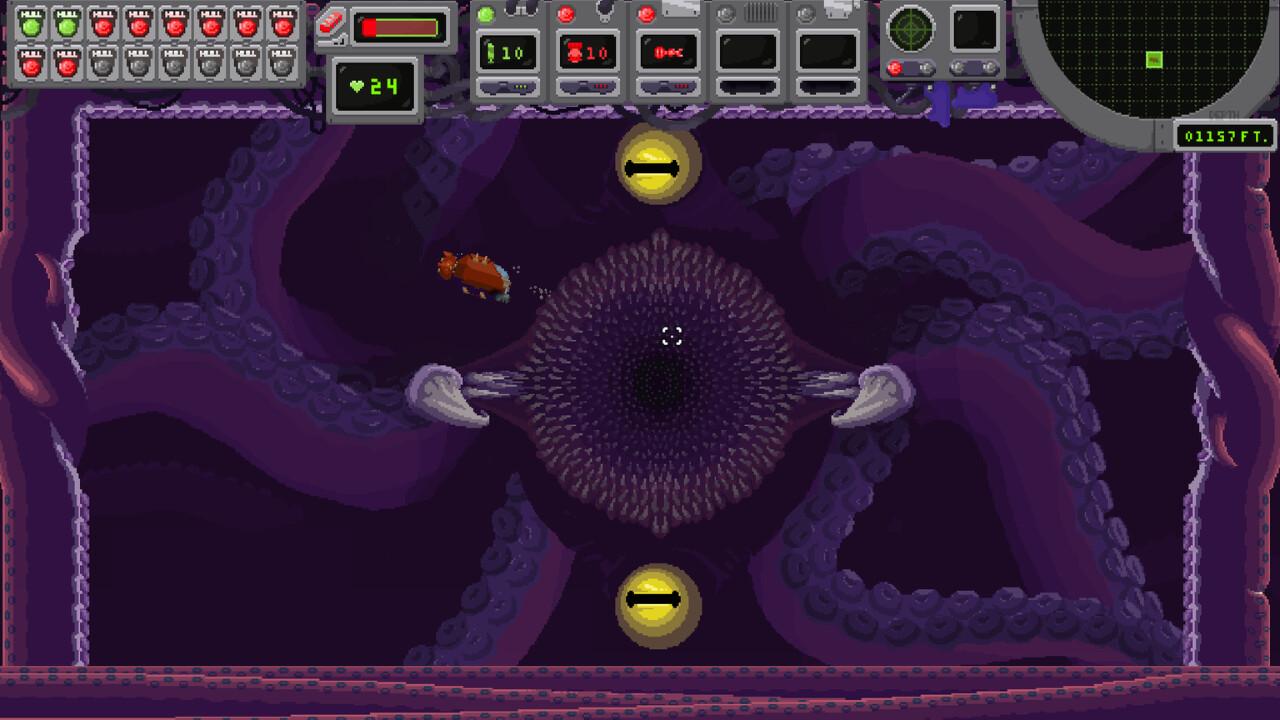Select the green submarine blip on the sonar
The image size is (1280, 720).
1152,60
